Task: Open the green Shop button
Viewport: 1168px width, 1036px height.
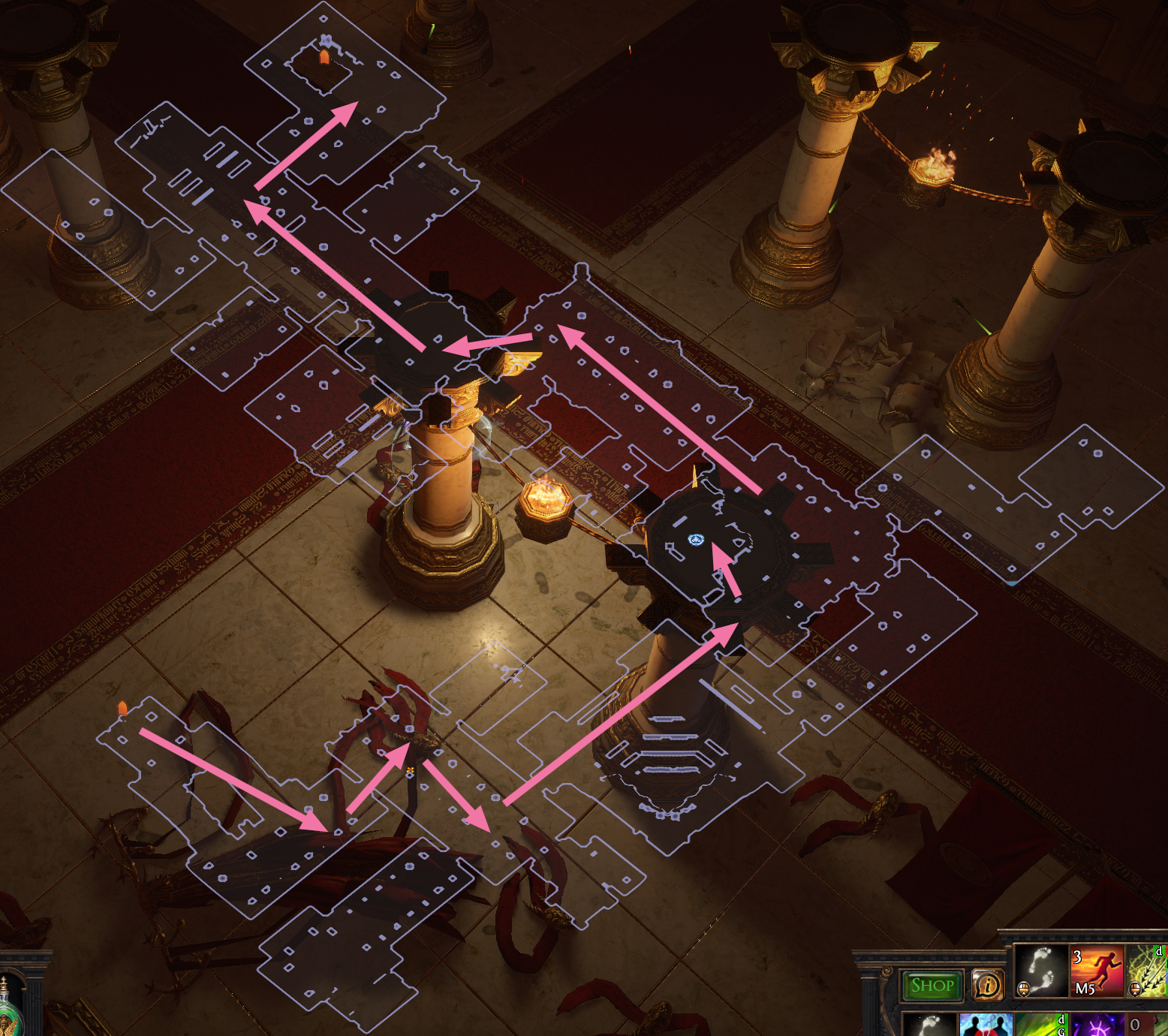Action: click(x=932, y=986)
